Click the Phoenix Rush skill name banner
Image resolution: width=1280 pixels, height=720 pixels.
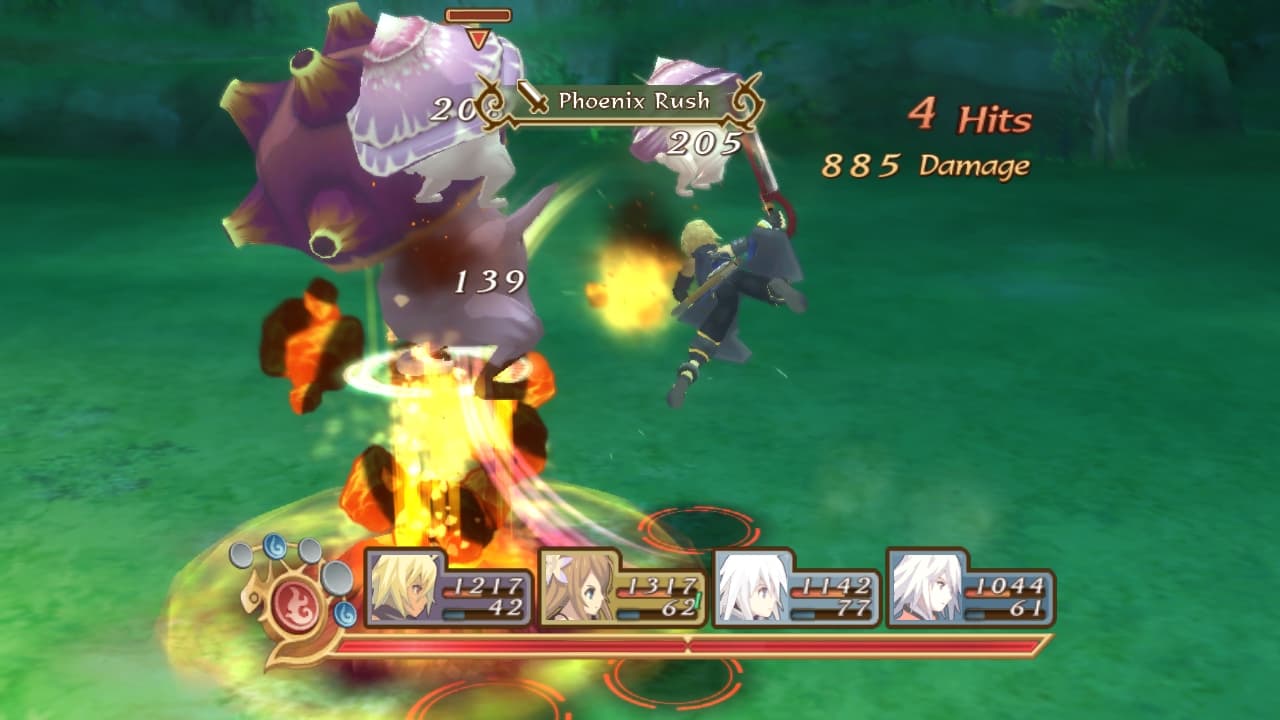click(634, 100)
